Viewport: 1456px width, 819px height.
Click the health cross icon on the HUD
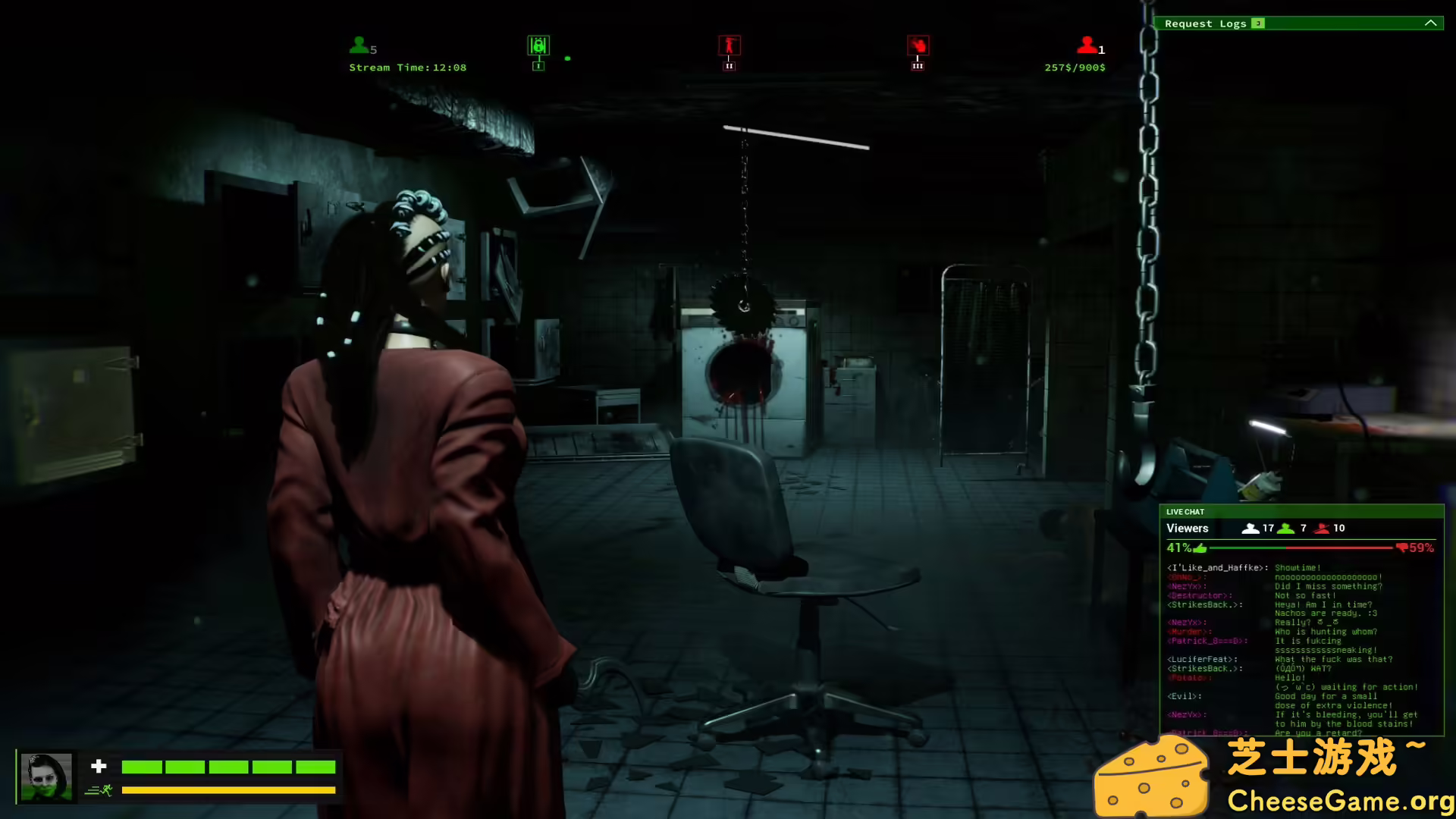(x=100, y=767)
